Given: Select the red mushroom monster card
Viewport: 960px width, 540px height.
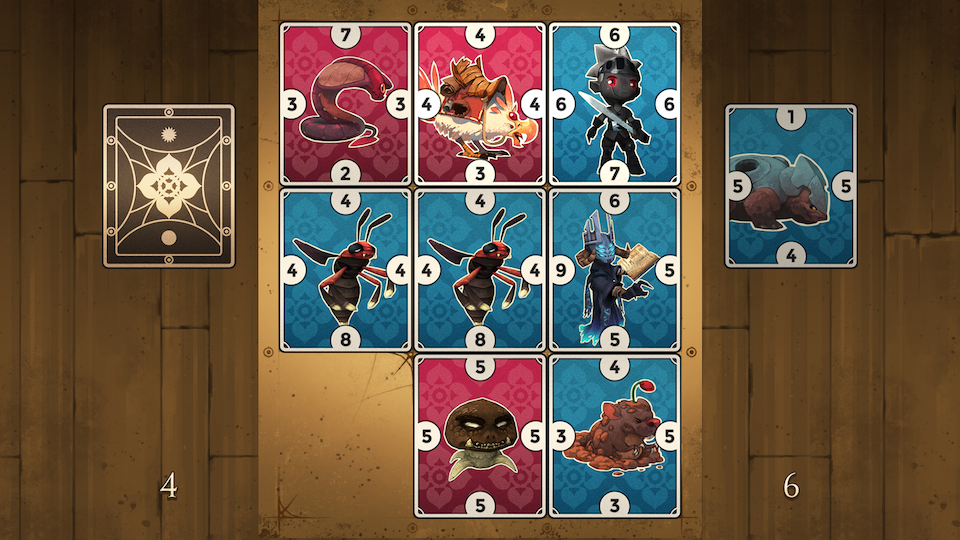Looking at the screenshot, I should click(x=480, y=436).
